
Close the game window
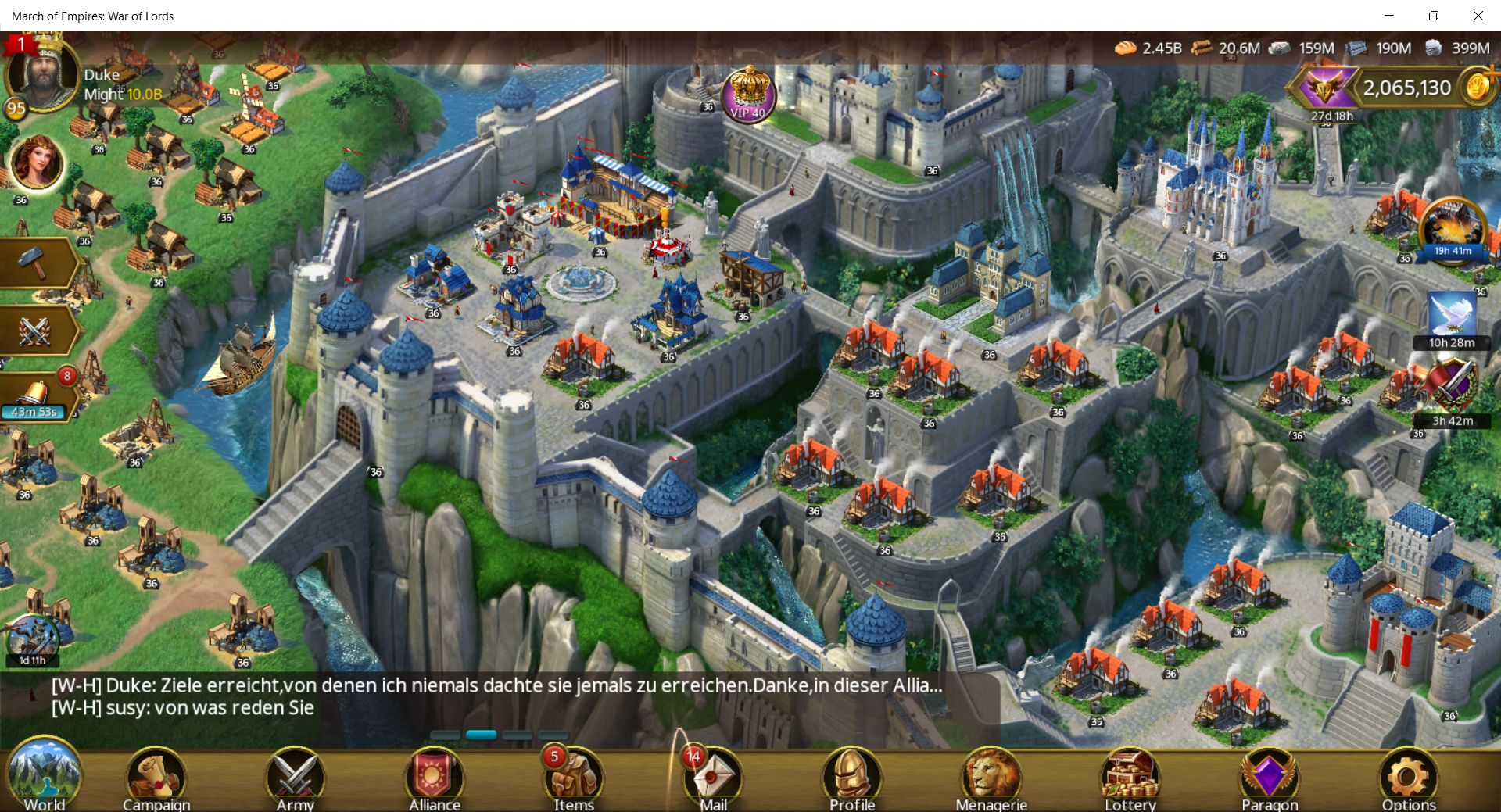[x=1478, y=16]
